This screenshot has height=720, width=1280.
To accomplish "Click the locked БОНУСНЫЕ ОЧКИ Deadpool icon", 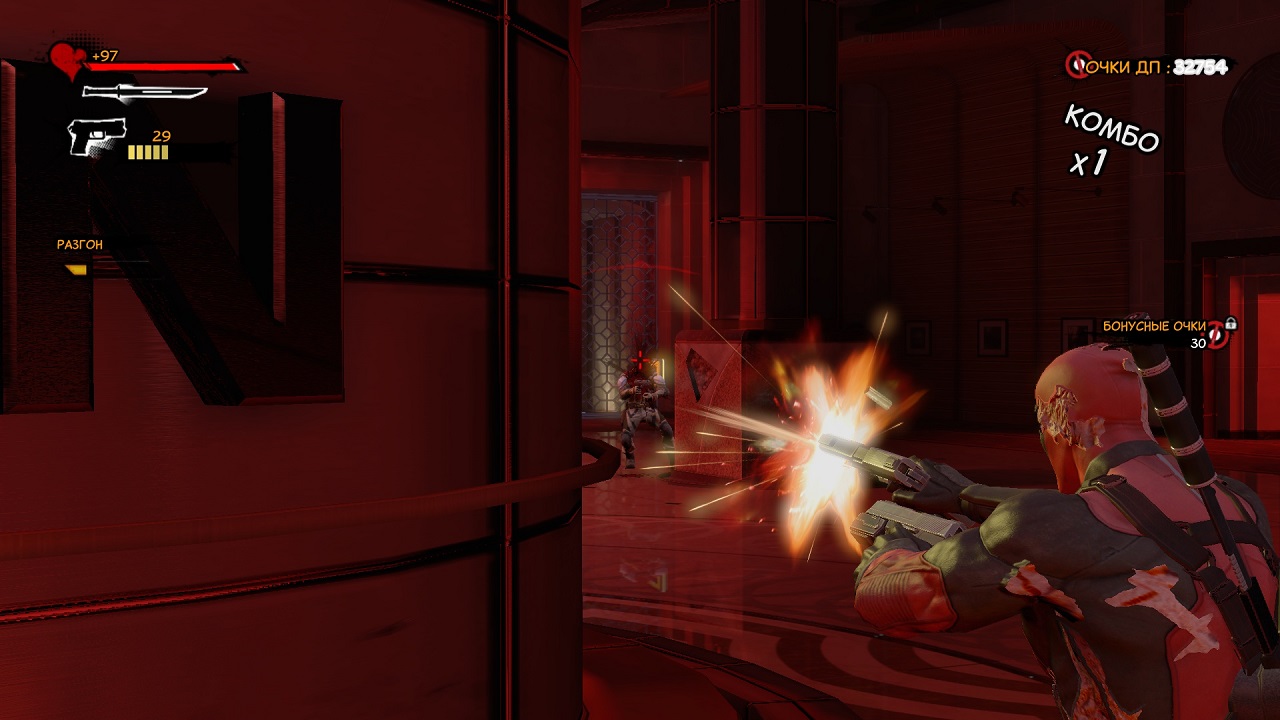I will tap(1218, 335).
